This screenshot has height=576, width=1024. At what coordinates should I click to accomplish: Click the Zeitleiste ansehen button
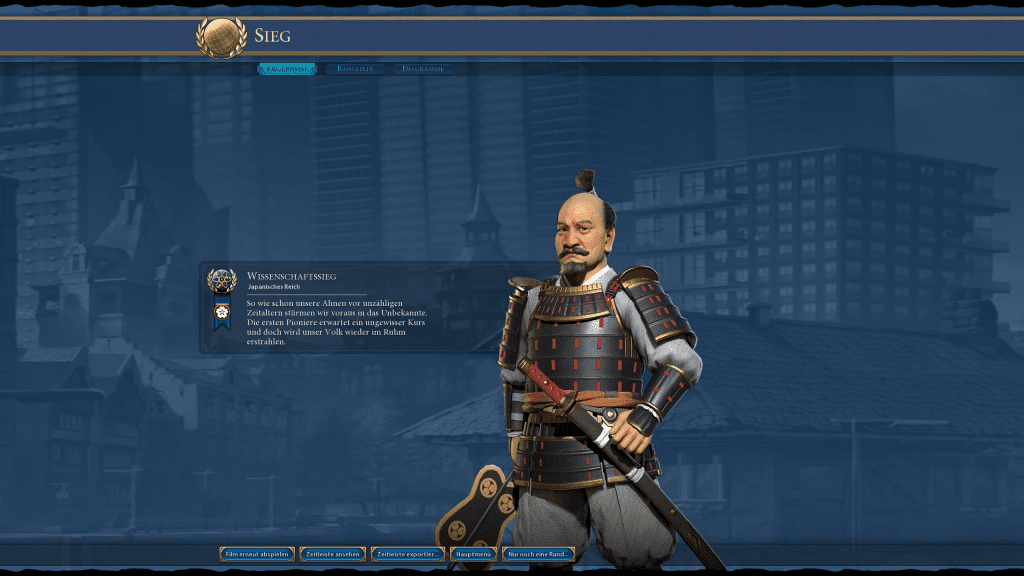pyautogui.click(x=332, y=554)
